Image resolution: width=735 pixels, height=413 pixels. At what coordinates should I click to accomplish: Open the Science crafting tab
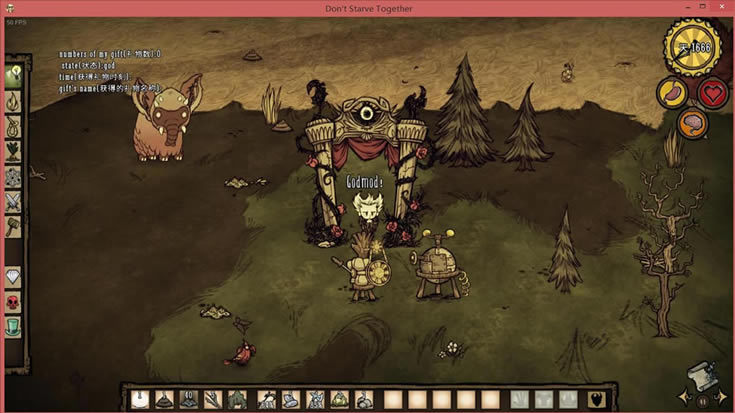point(14,177)
